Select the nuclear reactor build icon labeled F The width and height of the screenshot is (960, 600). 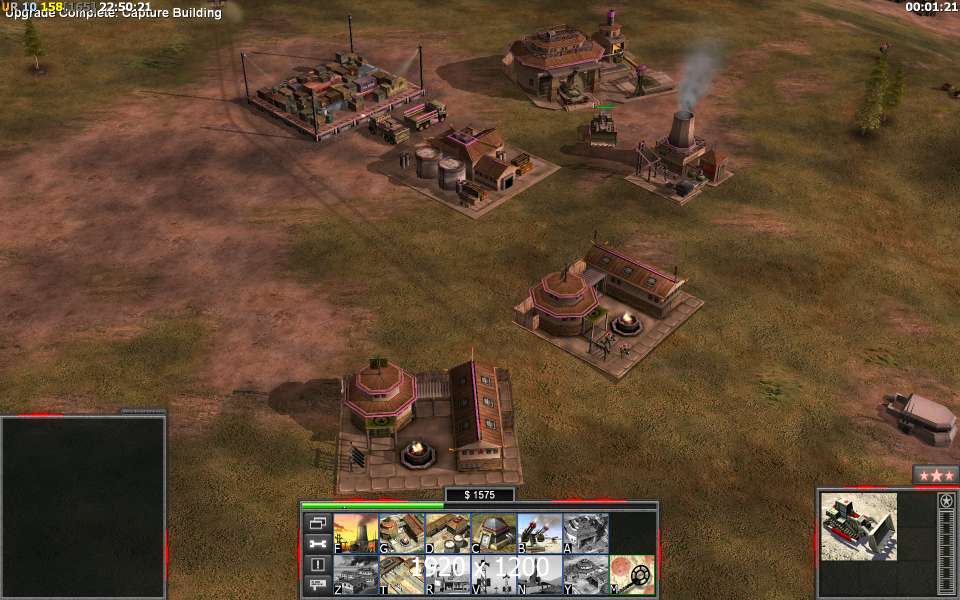pyautogui.click(x=355, y=534)
